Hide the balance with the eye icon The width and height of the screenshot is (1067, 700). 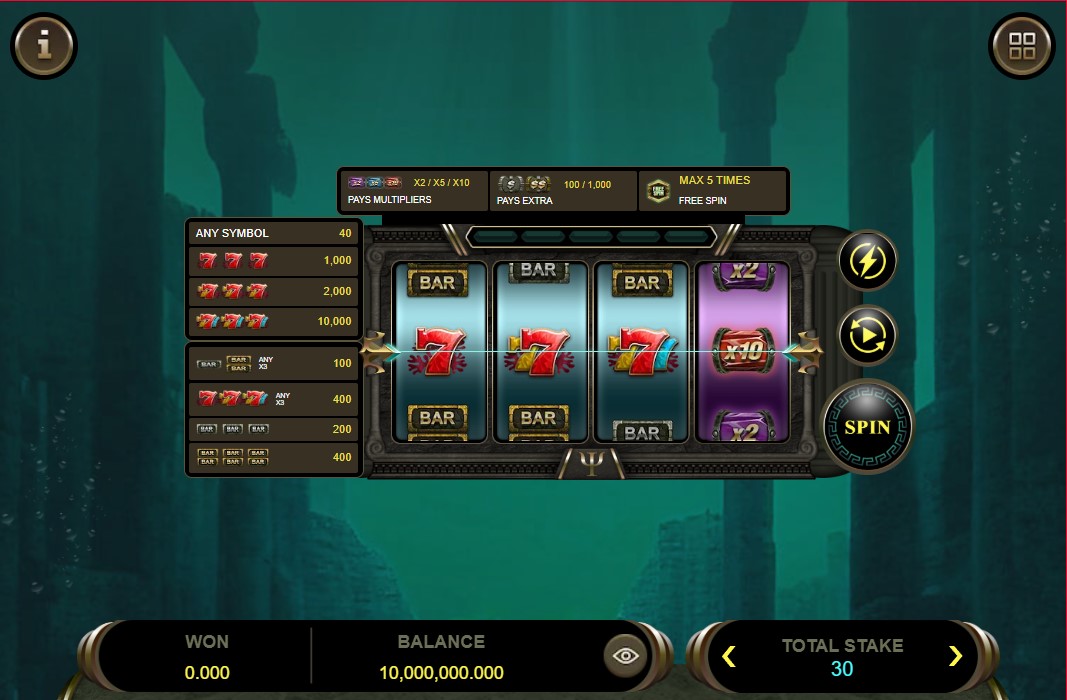(627, 656)
